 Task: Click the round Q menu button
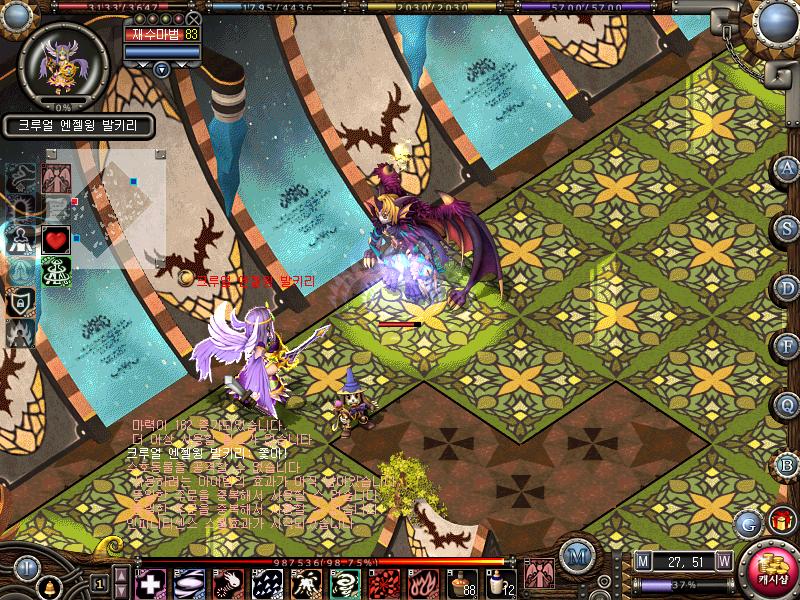(787, 405)
